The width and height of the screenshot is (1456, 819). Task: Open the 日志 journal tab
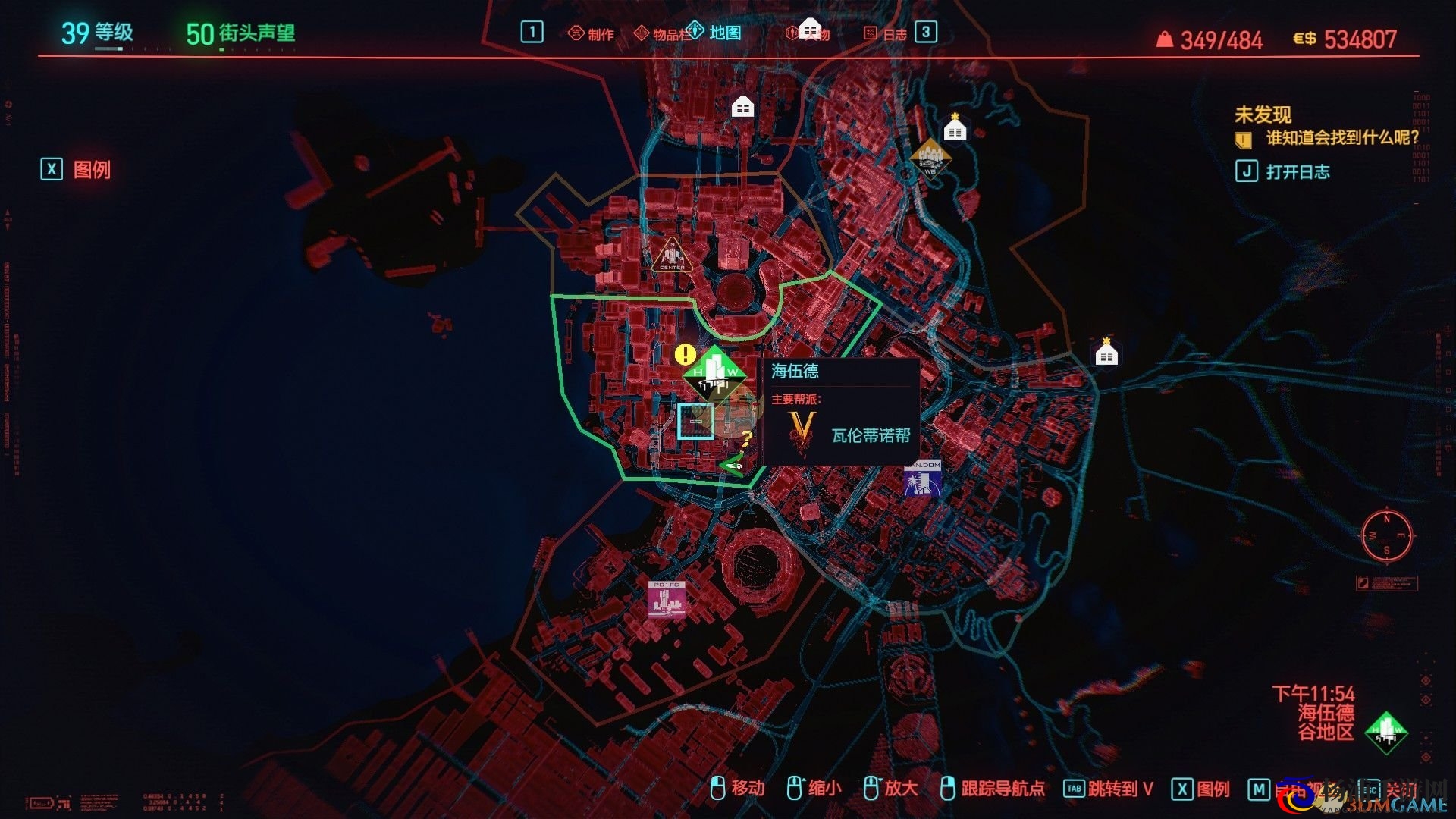tap(886, 34)
